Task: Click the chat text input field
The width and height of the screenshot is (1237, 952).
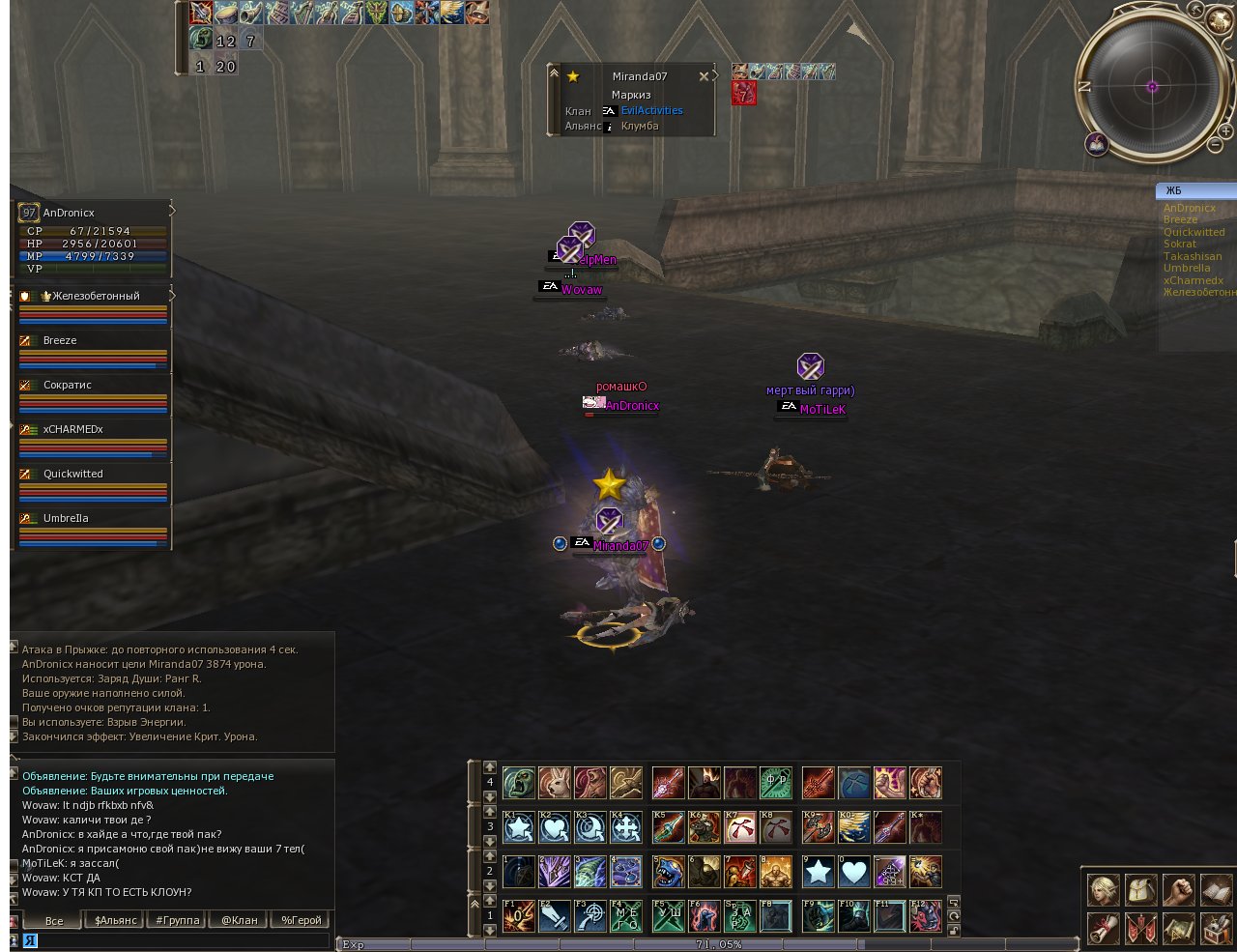Action: tap(174, 939)
